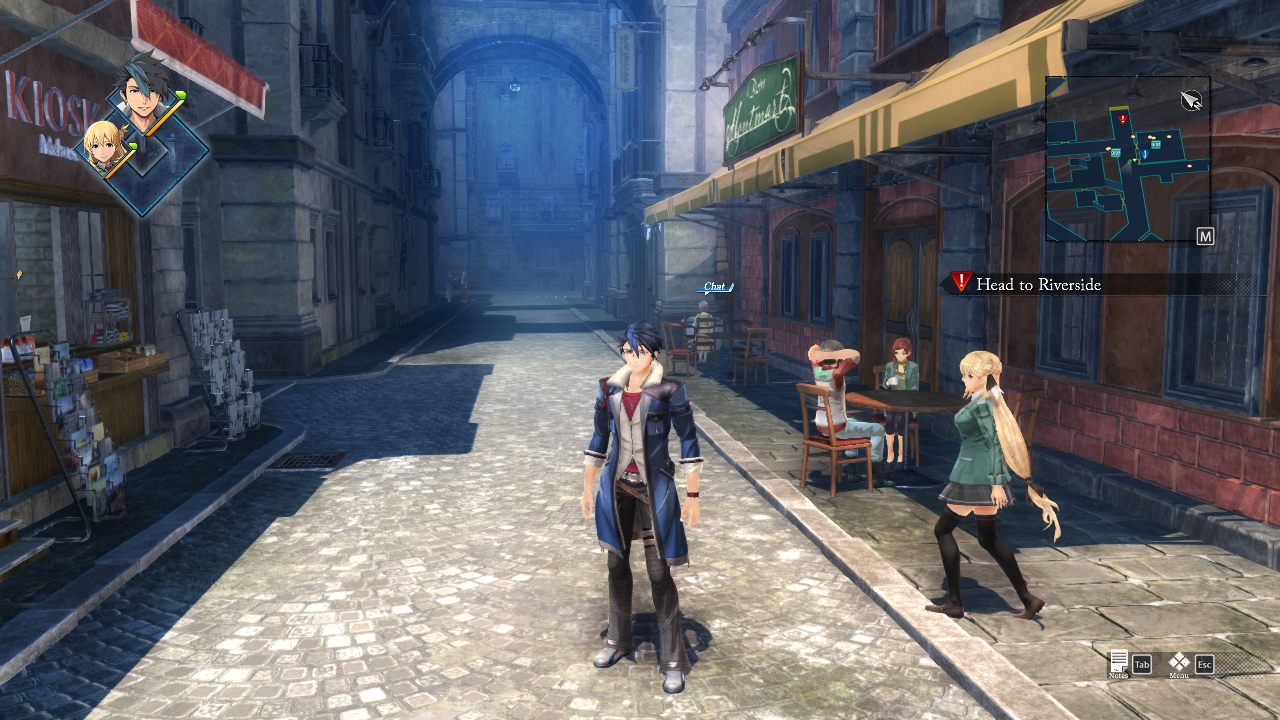
Task: Select the blonde party member portrait
Action: click(x=104, y=148)
